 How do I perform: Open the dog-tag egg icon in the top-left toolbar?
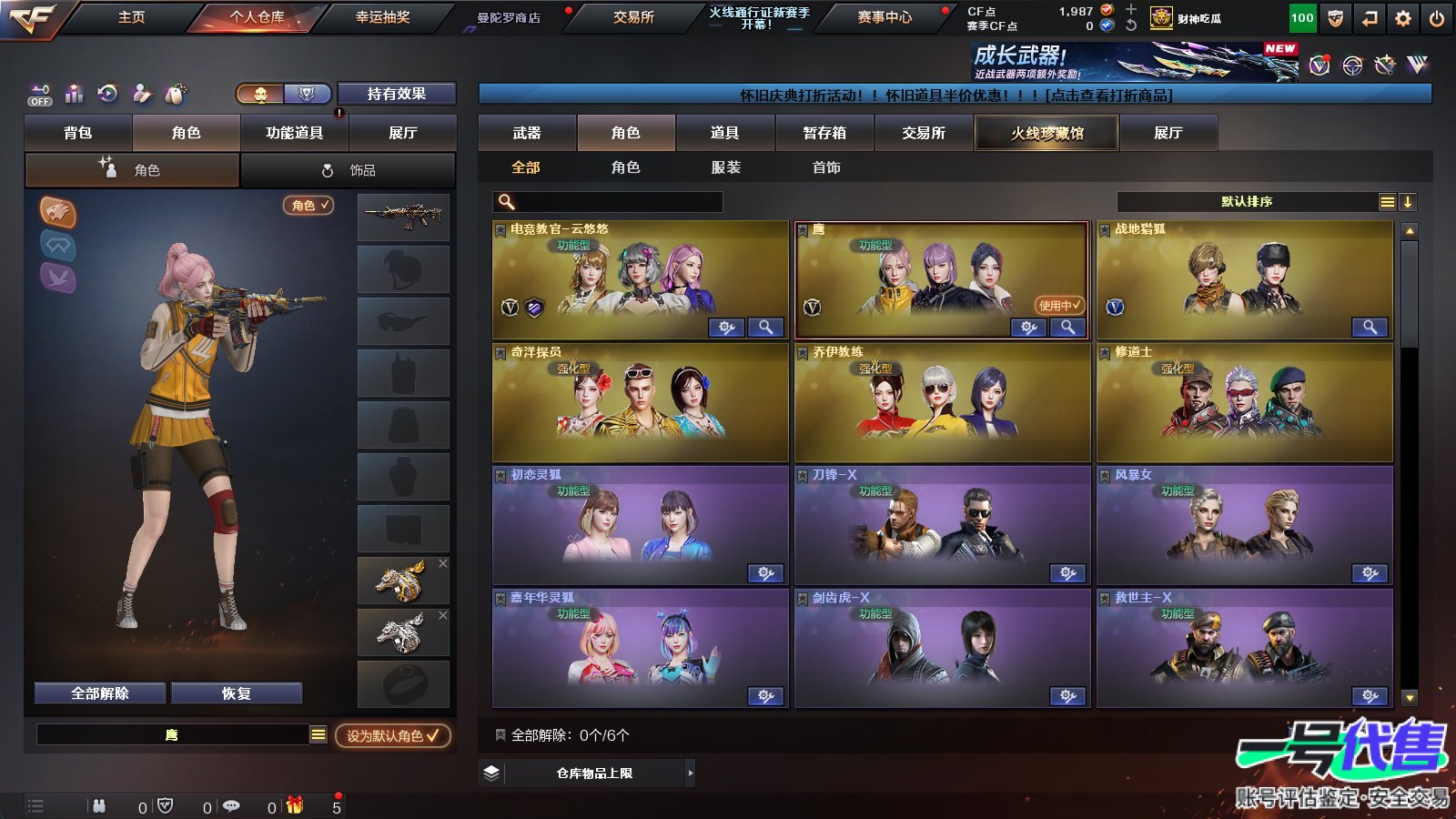click(173, 95)
